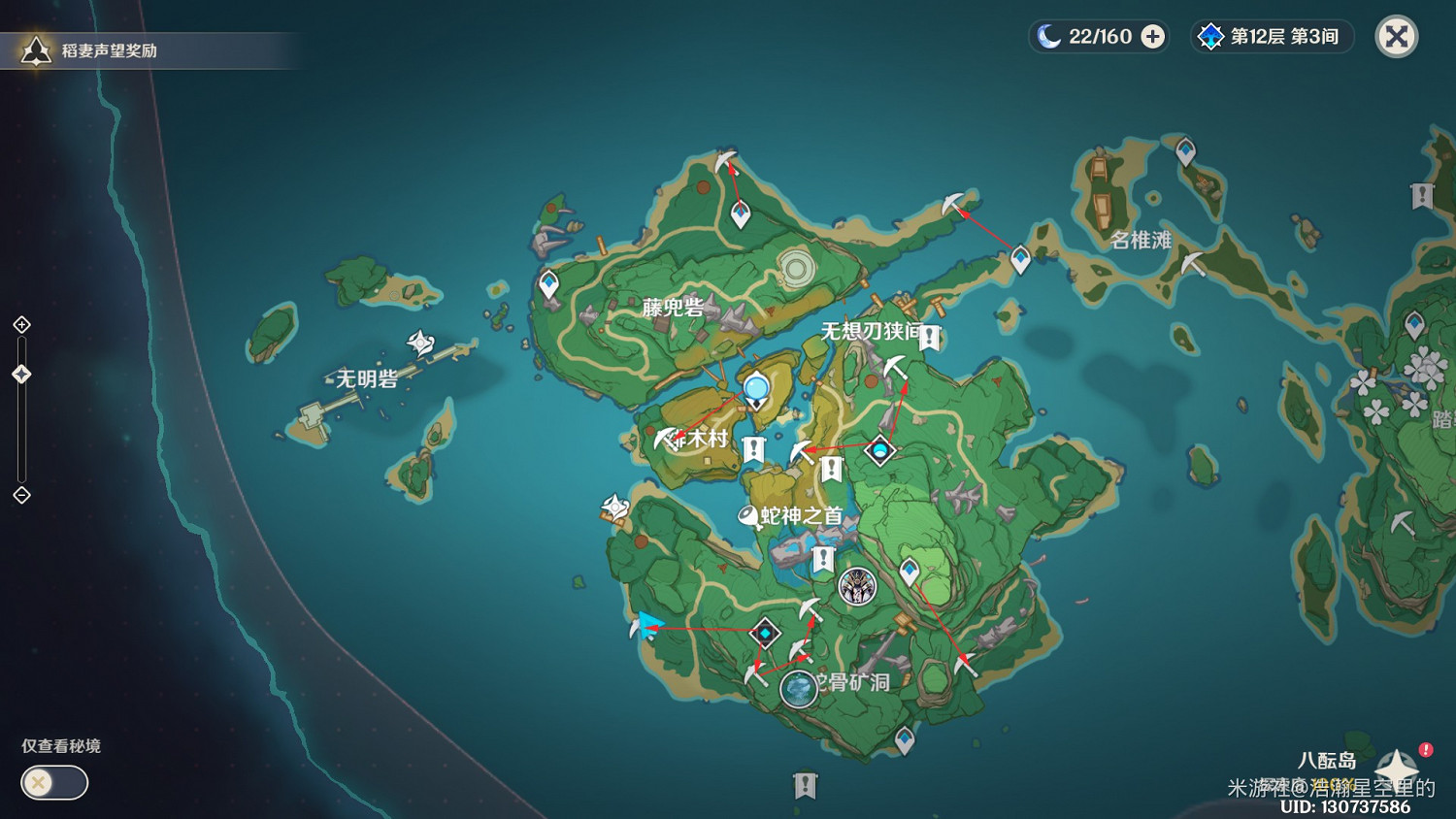Click the compass star with red notification badge
Image resolution: width=1456 pixels, height=819 pixels.
(x=1395, y=767)
